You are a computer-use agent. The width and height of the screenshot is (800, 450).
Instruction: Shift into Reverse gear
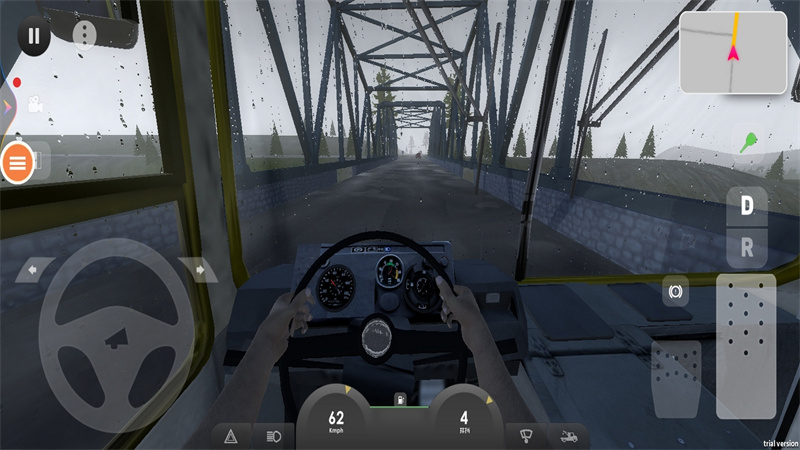(746, 246)
